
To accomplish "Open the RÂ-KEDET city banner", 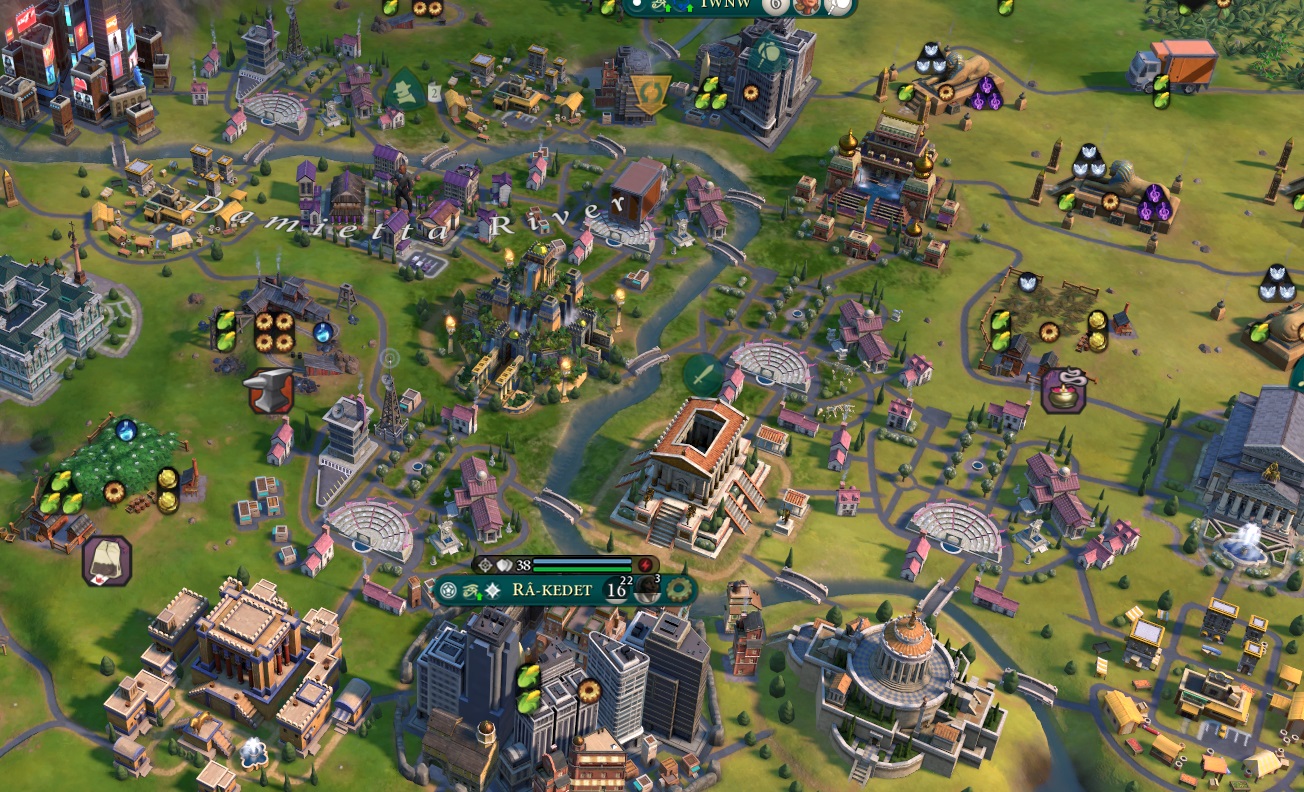I will [x=553, y=590].
